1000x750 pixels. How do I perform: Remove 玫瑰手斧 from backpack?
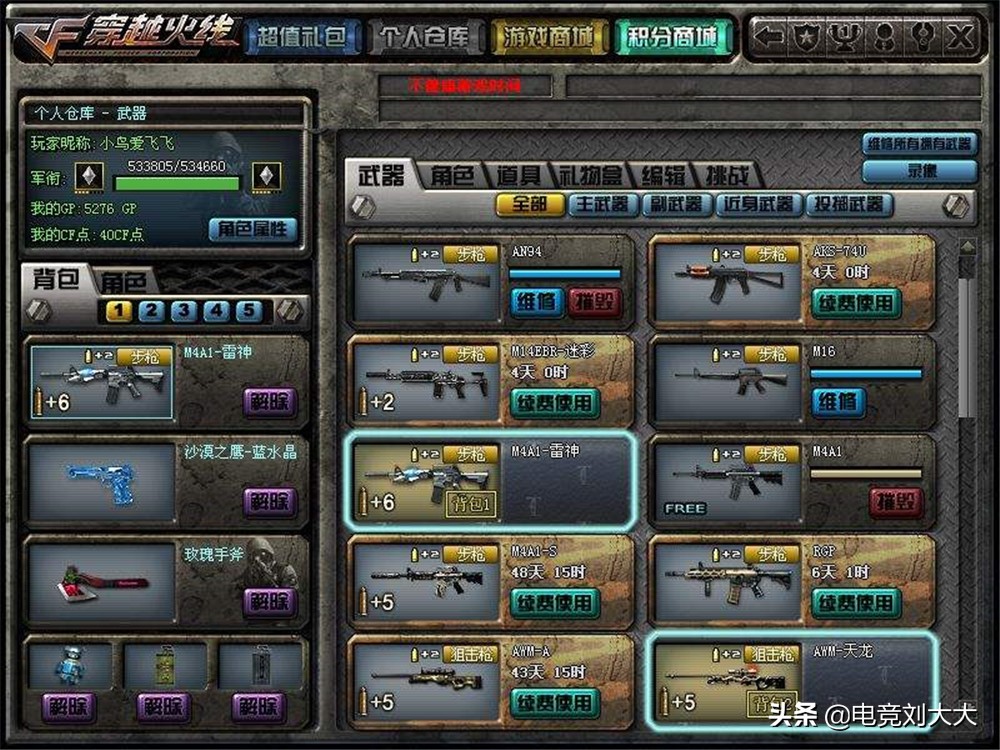pyautogui.click(x=269, y=601)
